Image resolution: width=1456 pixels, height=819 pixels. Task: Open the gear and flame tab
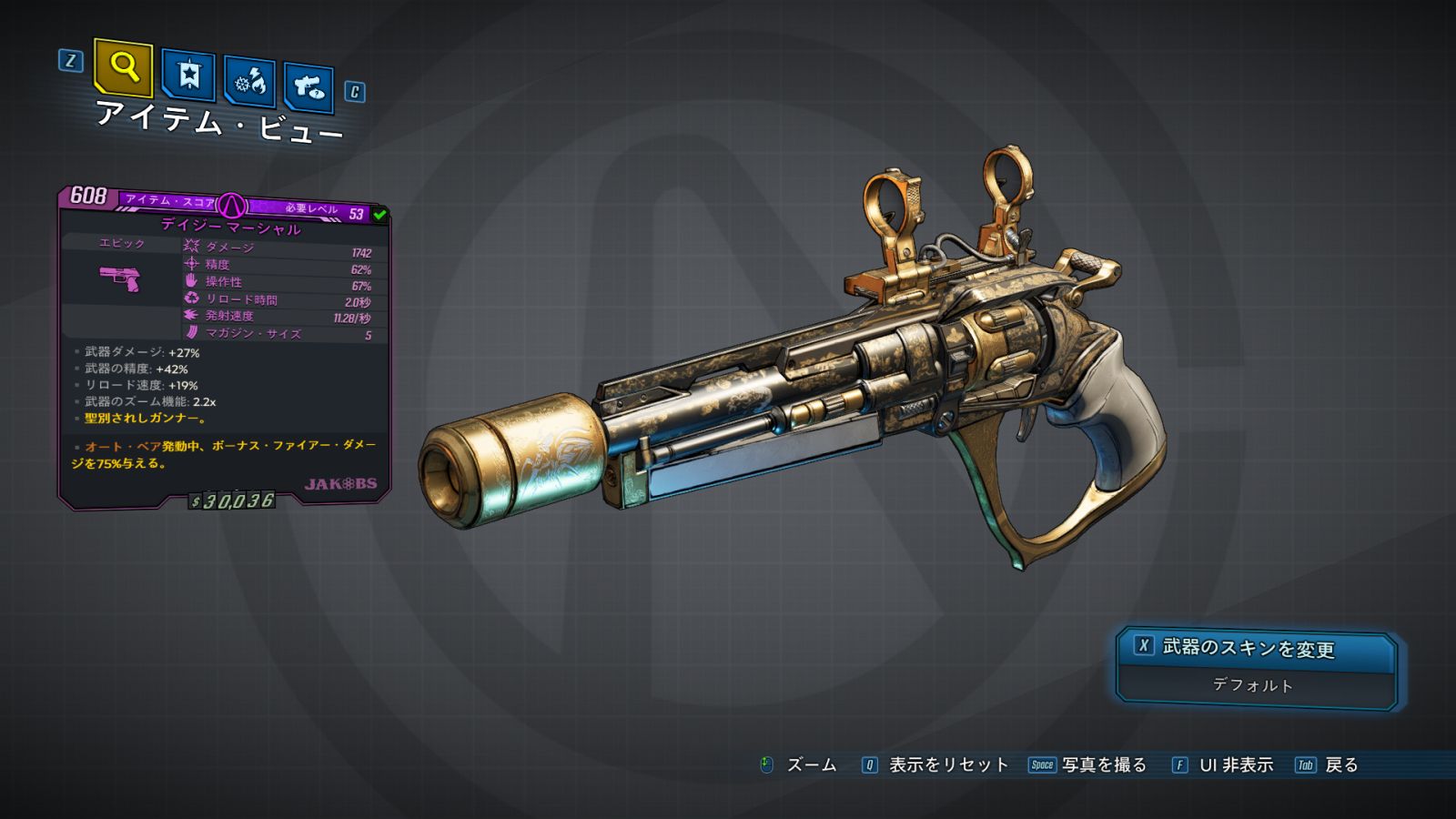tap(249, 83)
